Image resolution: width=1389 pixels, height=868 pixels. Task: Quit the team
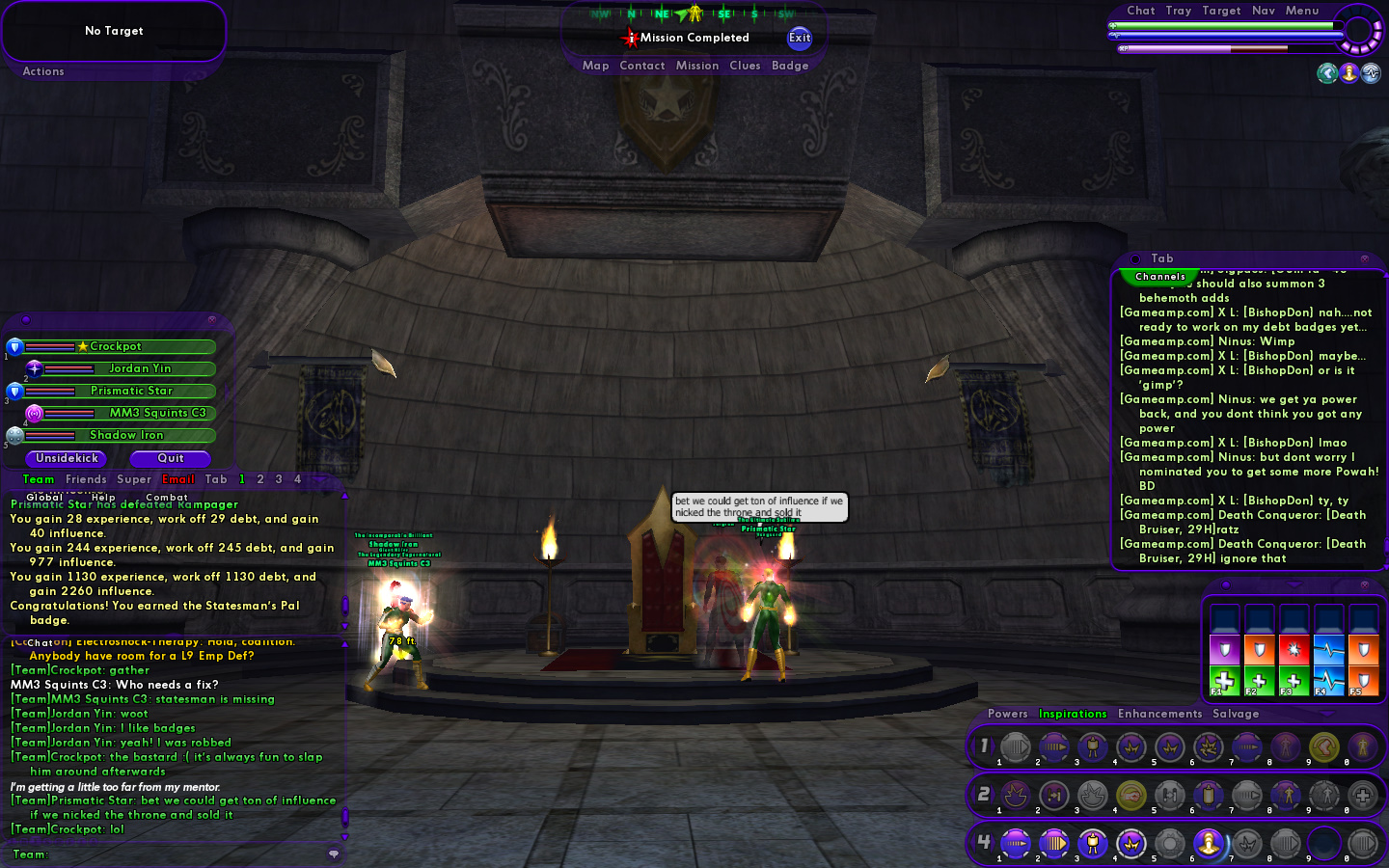(x=171, y=458)
